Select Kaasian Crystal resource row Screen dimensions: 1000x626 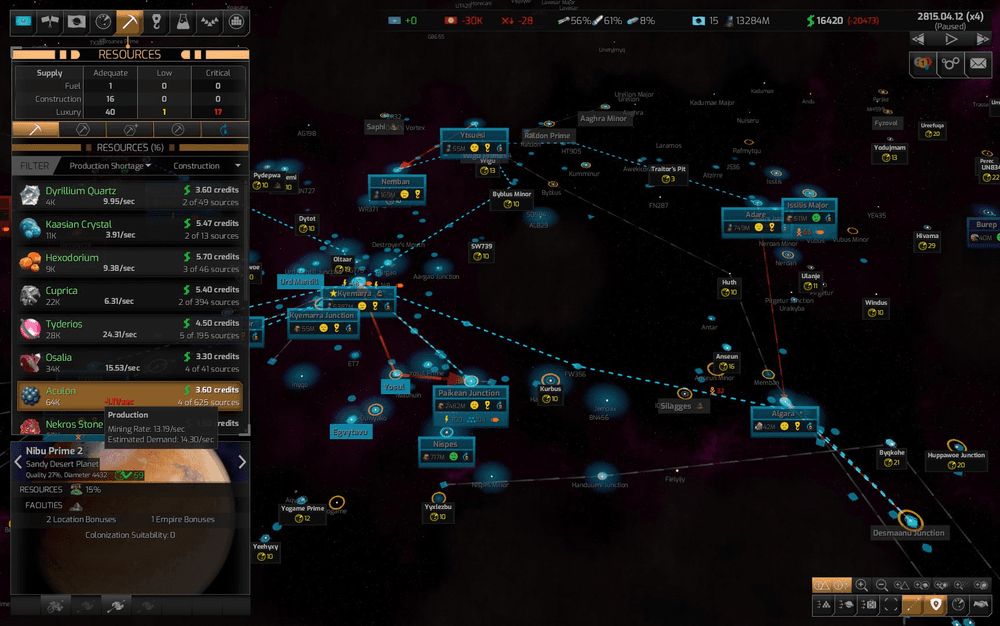pyautogui.click(x=130, y=229)
